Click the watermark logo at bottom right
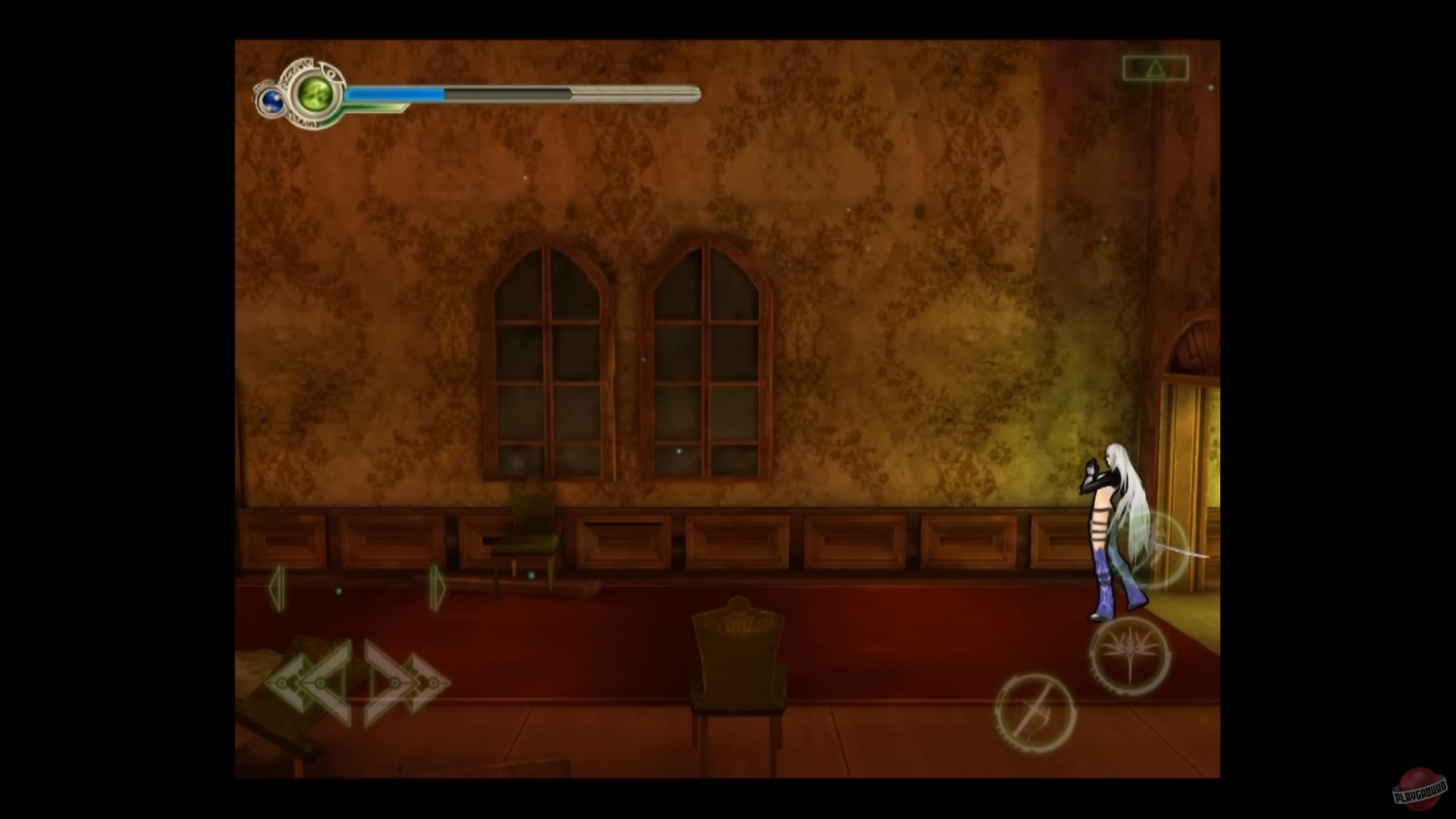1456x819 pixels. point(1420,789)
